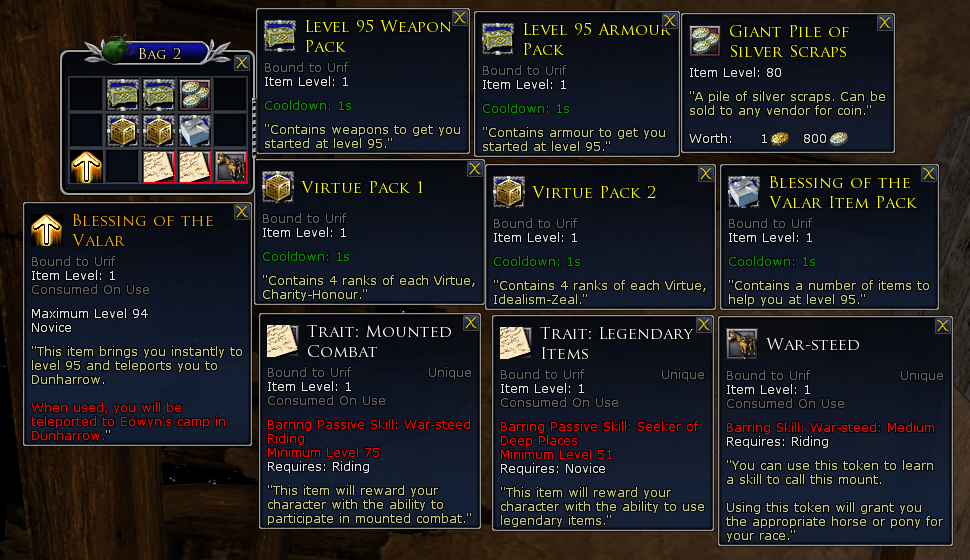970x560 pixels.
Task: Select the silver scraps item in the bag
Action: (x=194, y=94)
